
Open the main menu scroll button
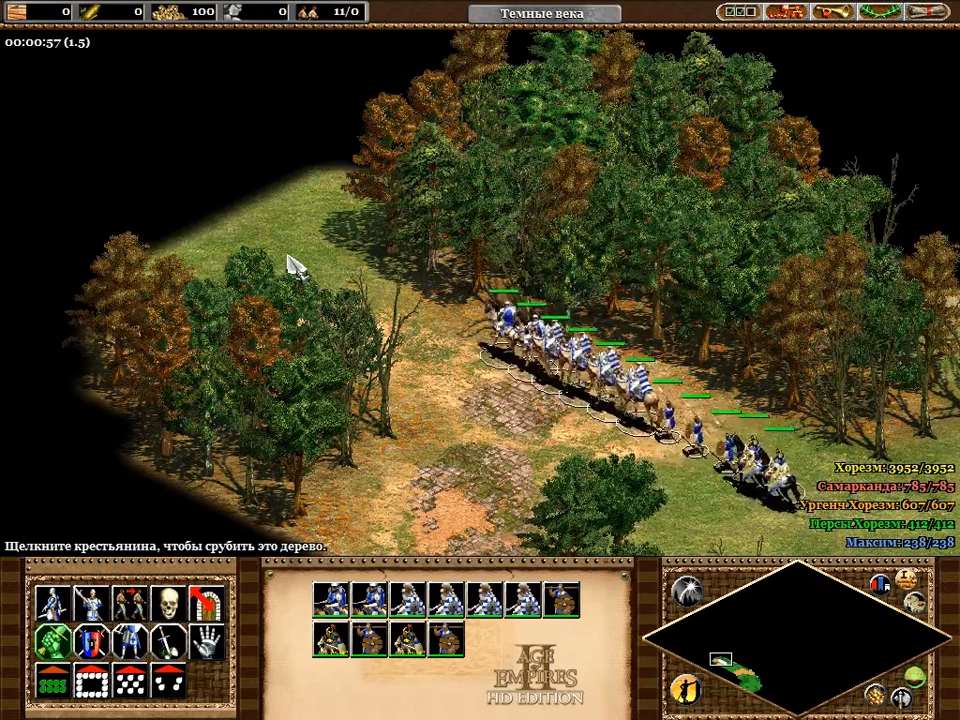point(927,12)
